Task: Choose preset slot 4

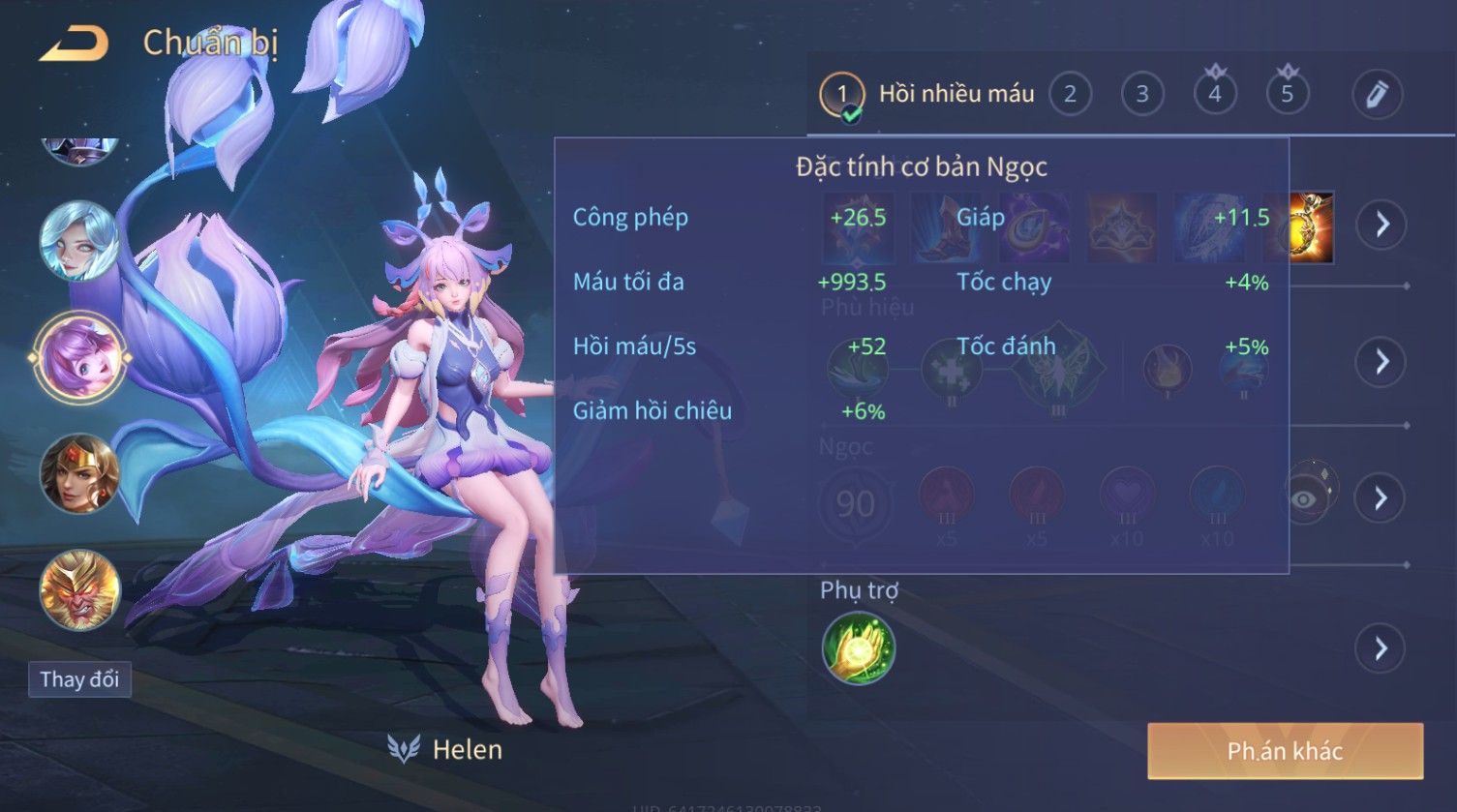Action: [x=1215, y=94]
